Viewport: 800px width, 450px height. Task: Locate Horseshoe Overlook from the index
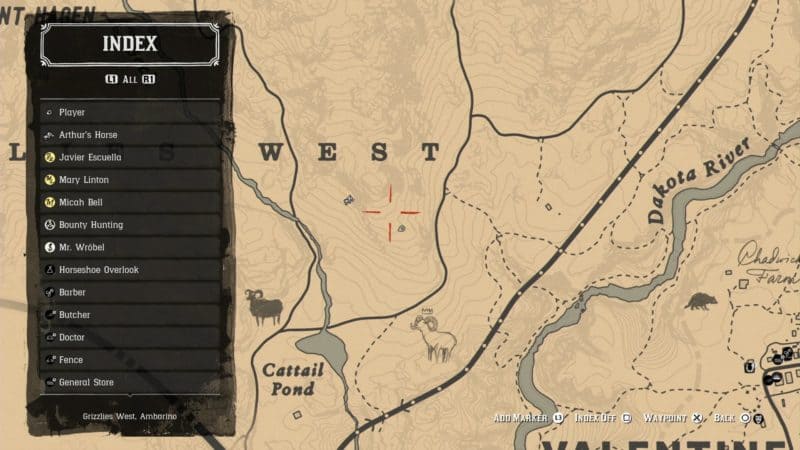point(130,270)
